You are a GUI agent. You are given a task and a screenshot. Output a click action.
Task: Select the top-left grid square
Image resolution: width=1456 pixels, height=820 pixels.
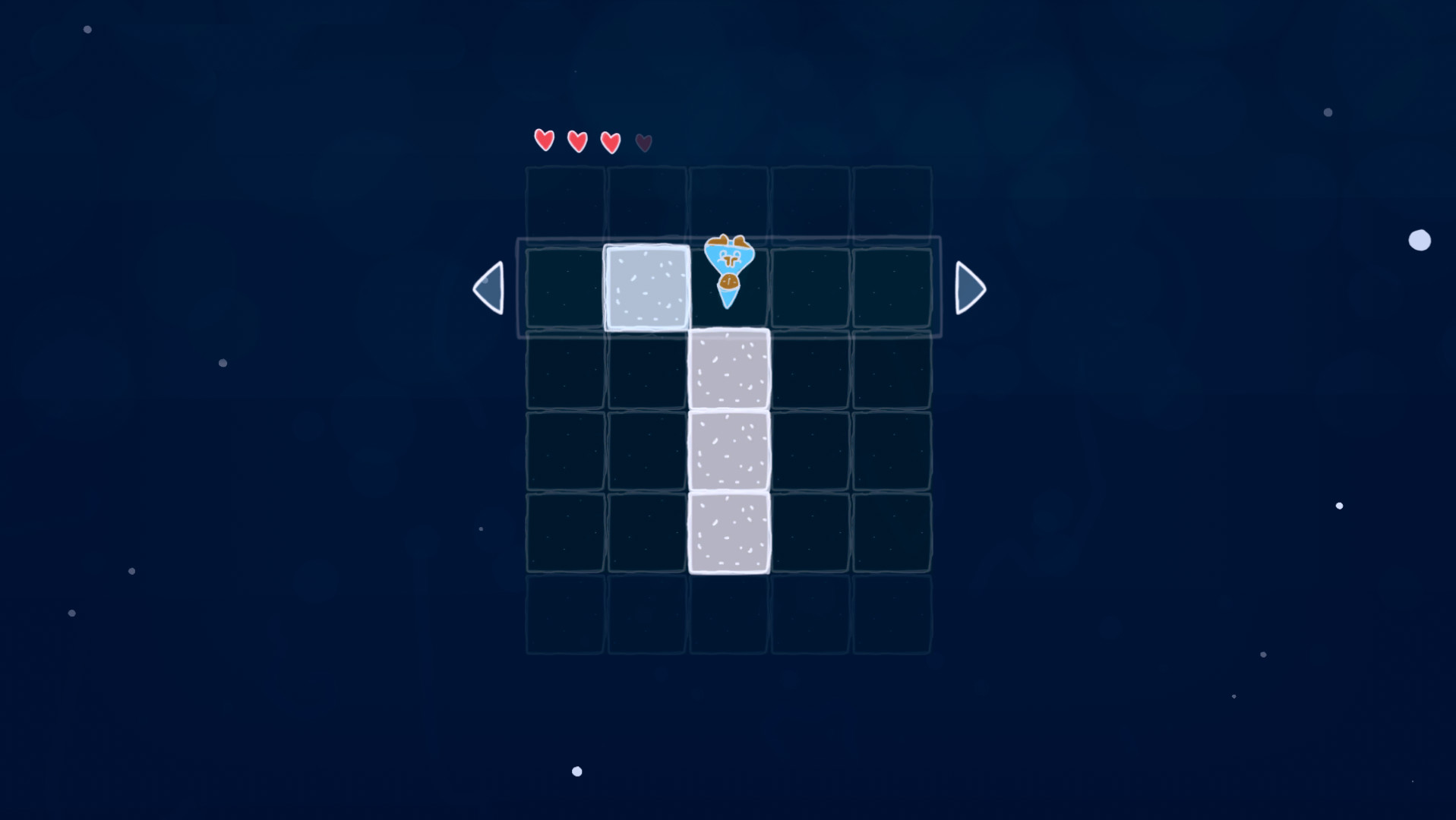tap(565, 205)
